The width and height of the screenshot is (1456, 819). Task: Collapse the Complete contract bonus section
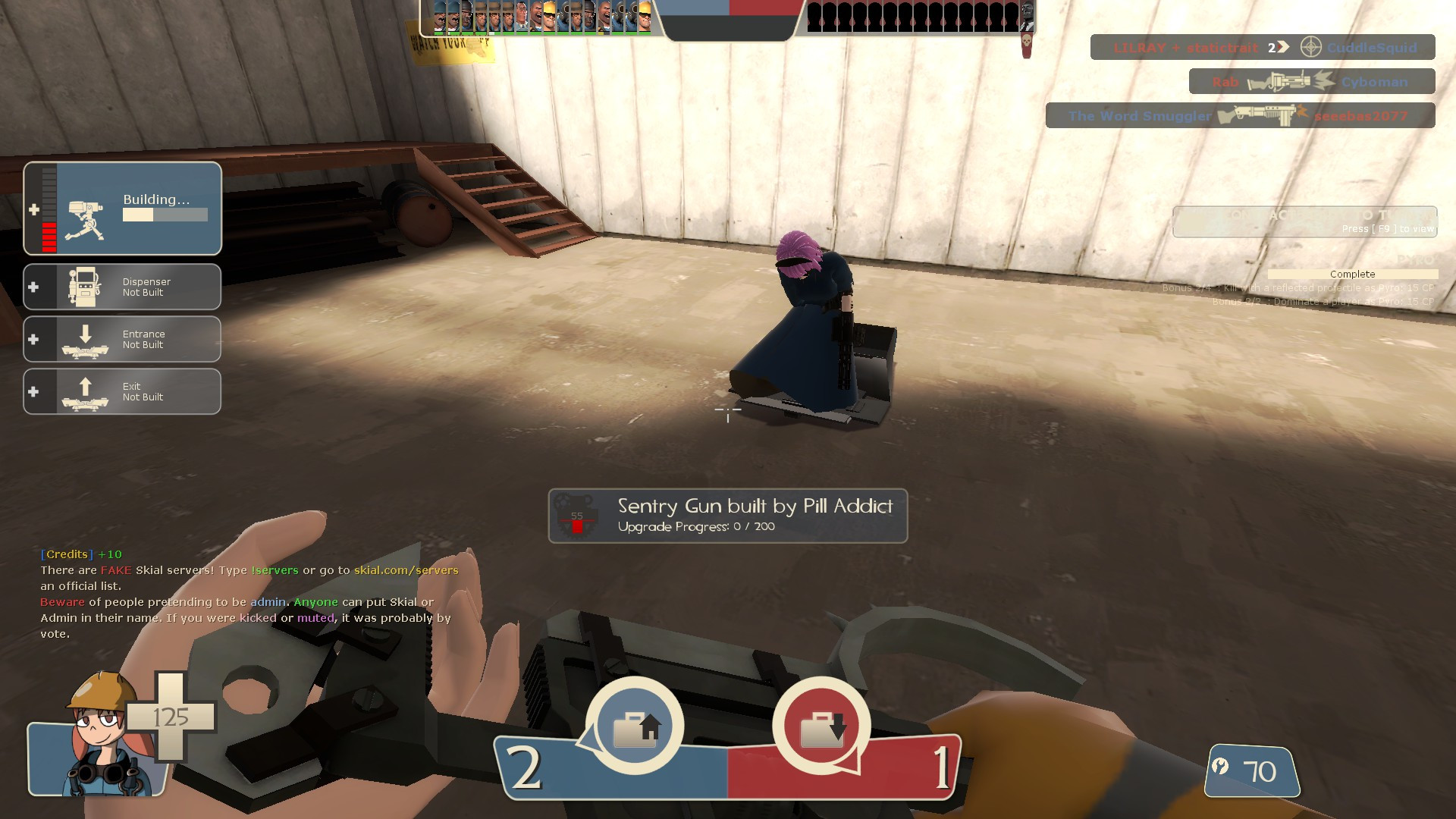[1352, 275]
